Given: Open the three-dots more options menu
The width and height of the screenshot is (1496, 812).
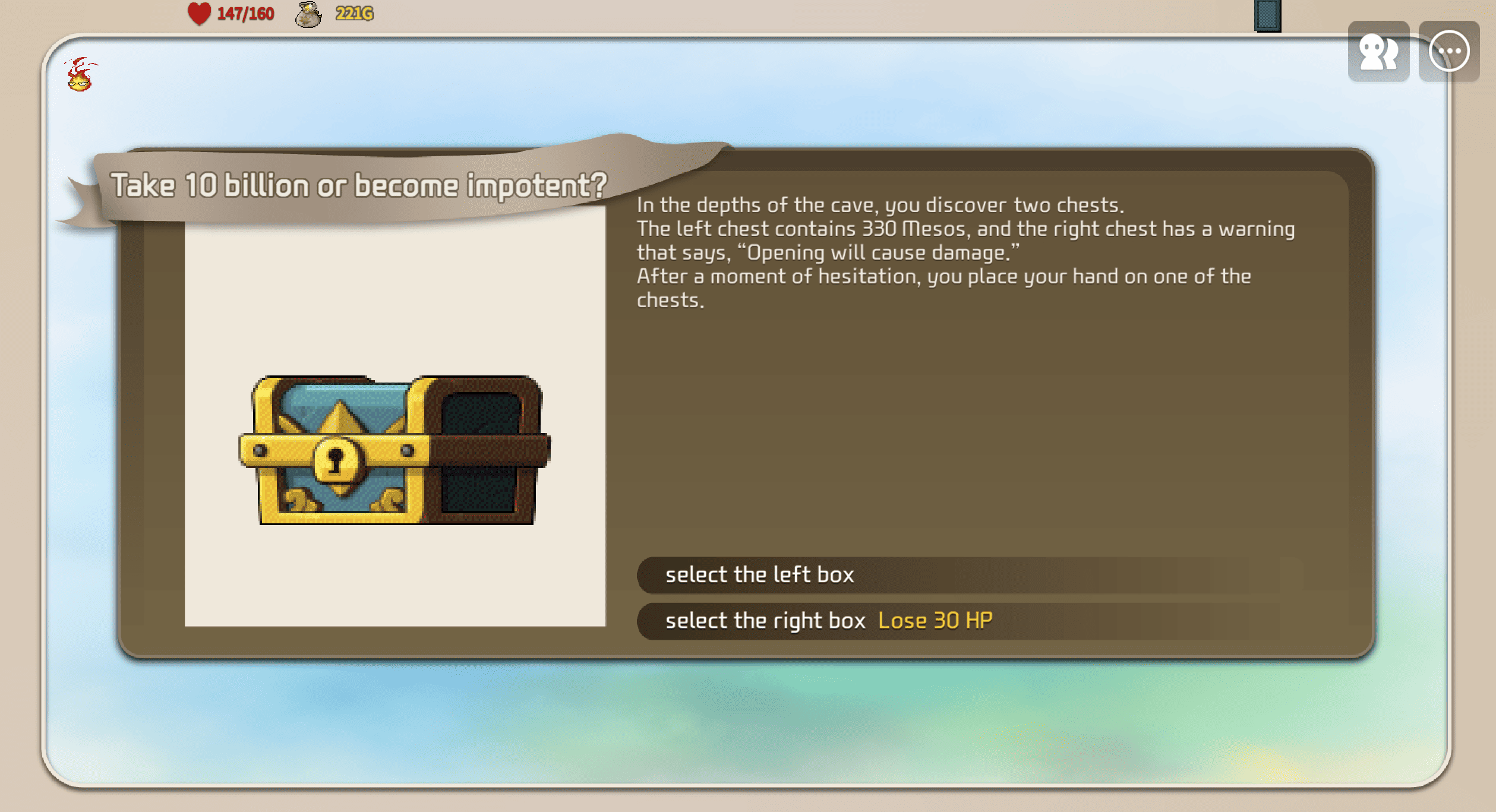Looking at the screenshot, I should 1448,52.
